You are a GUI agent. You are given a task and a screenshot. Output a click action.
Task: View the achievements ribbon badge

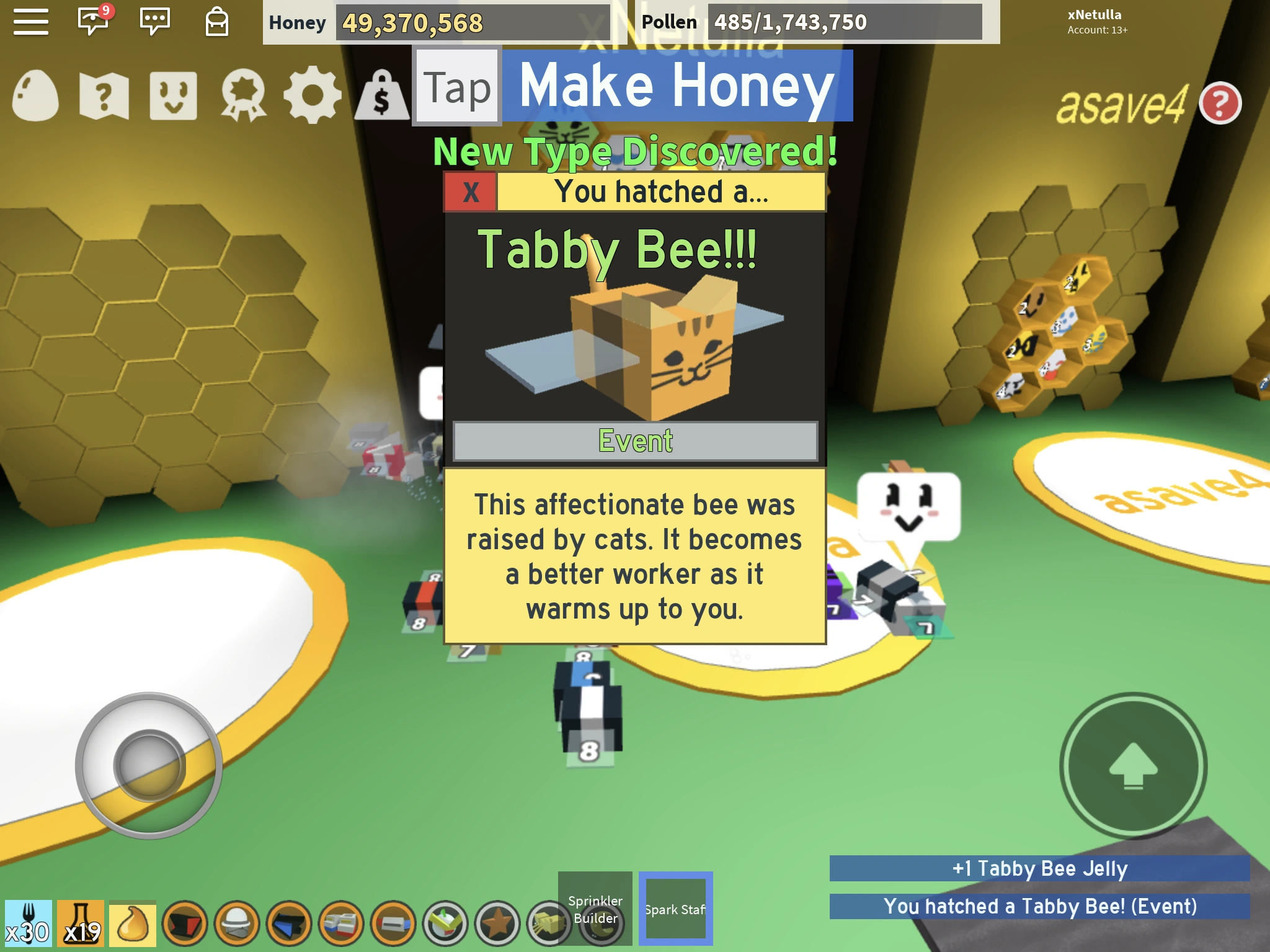click(243, 94)
